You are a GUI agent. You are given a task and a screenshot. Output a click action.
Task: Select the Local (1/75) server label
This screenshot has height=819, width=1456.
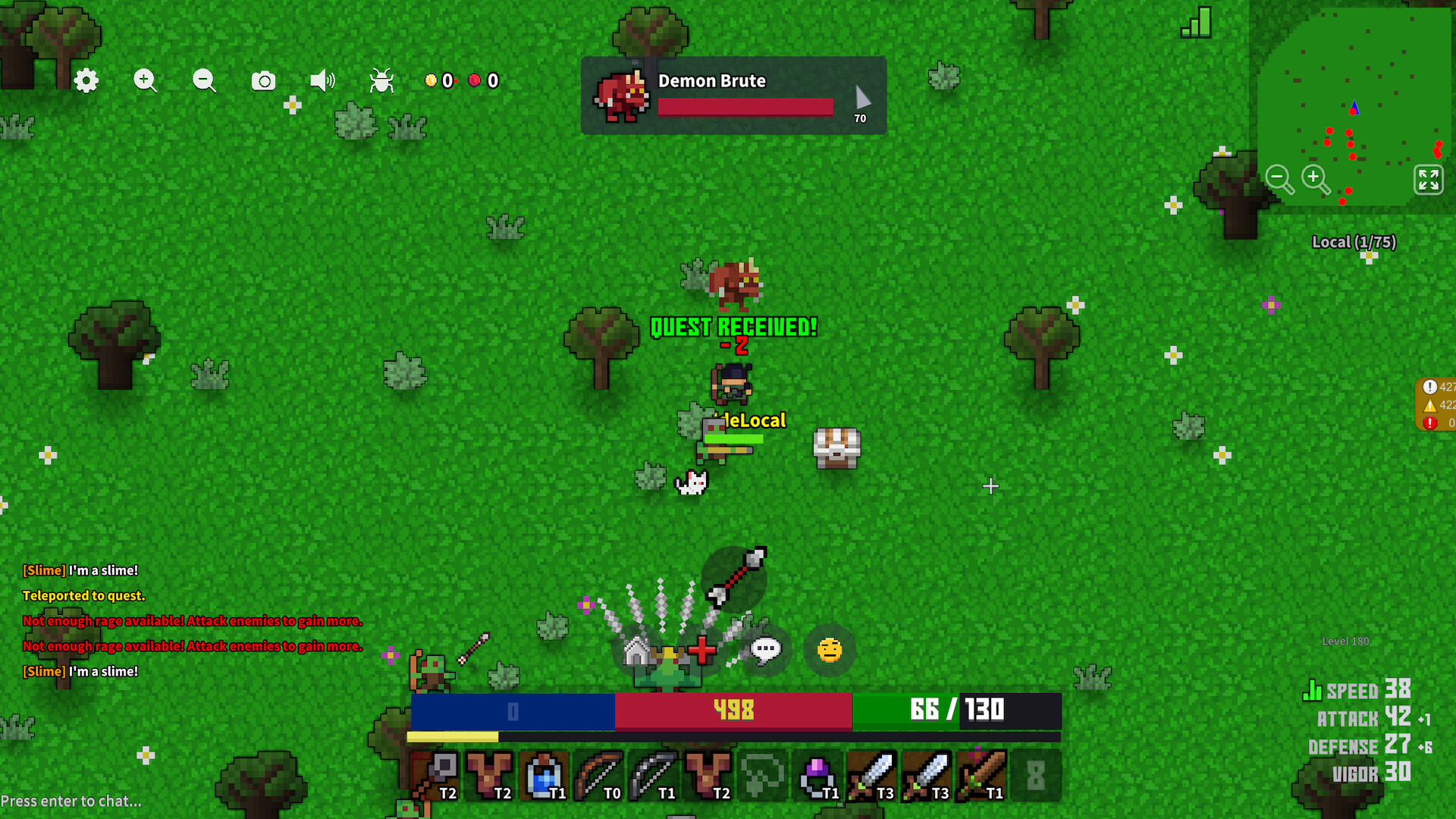click(1354, 242)
